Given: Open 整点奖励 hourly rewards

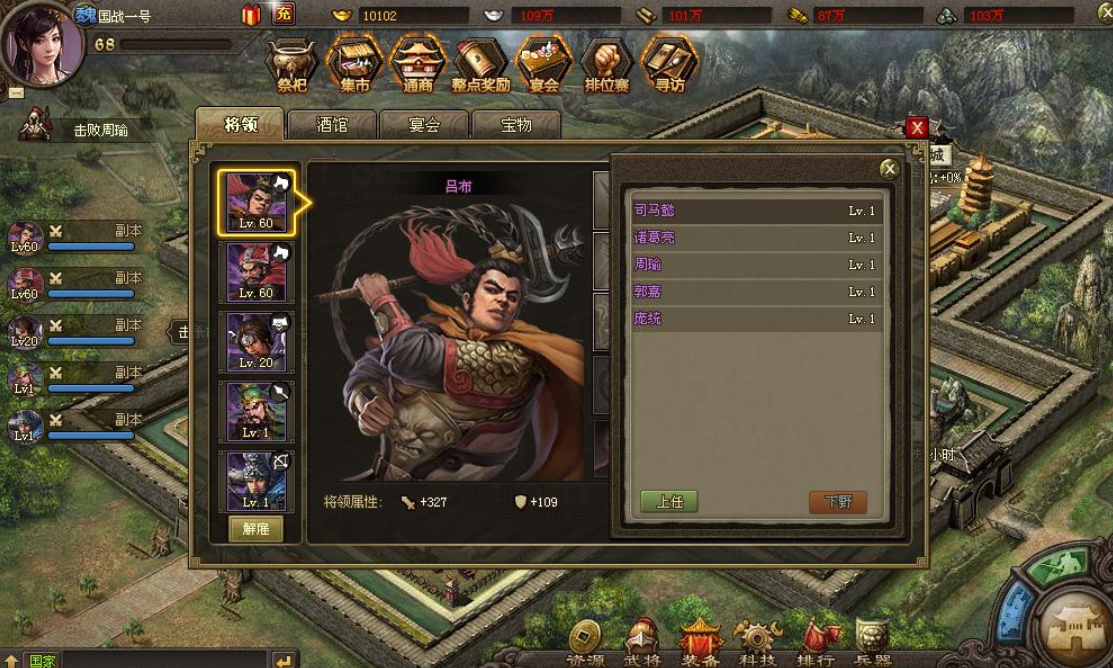Looking at the screenshot, I should pos(480,66).
